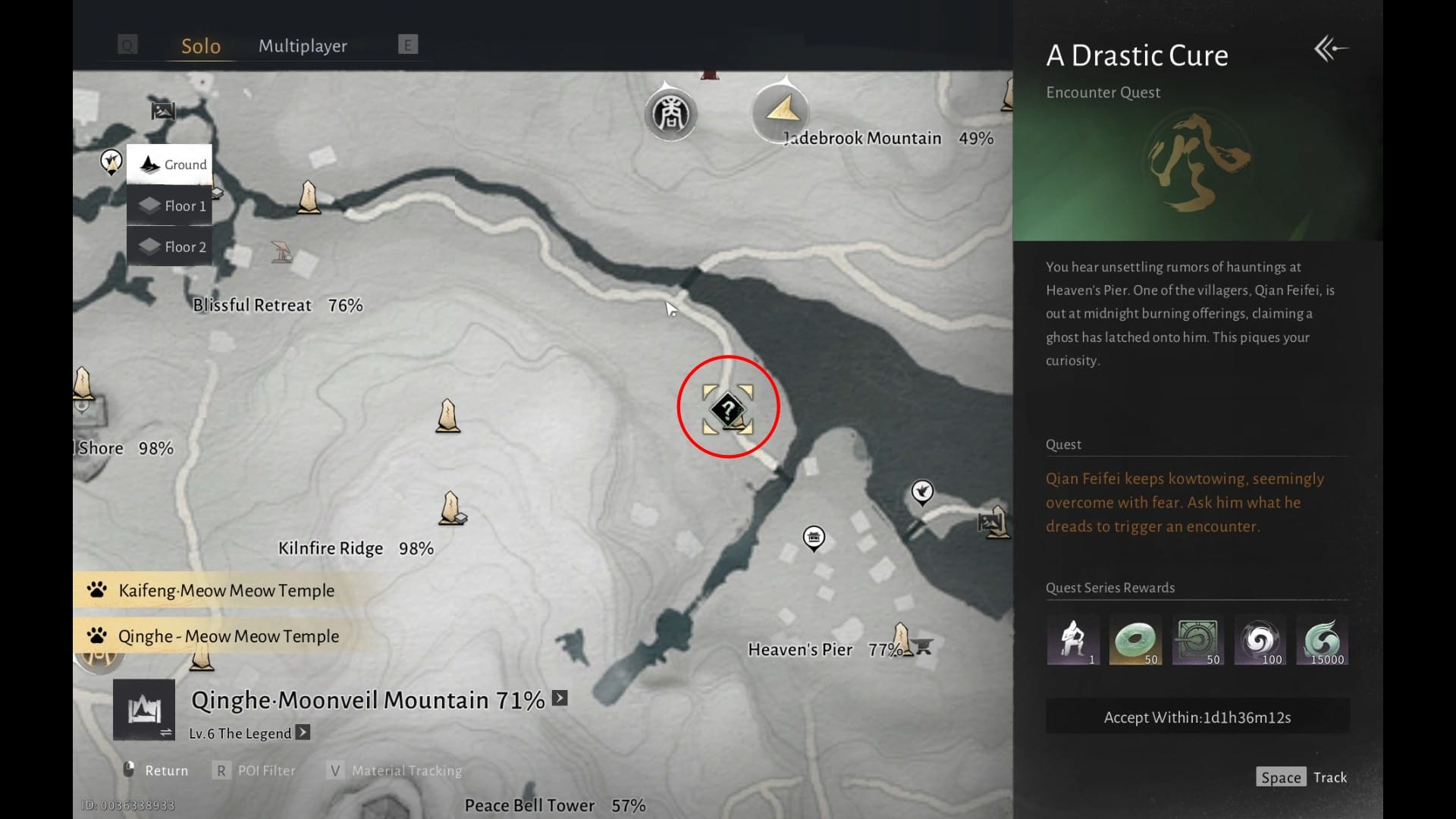The image size is (1456, 819).
Task: Switch map to Floor 2
Action: [x=170, y=246]
